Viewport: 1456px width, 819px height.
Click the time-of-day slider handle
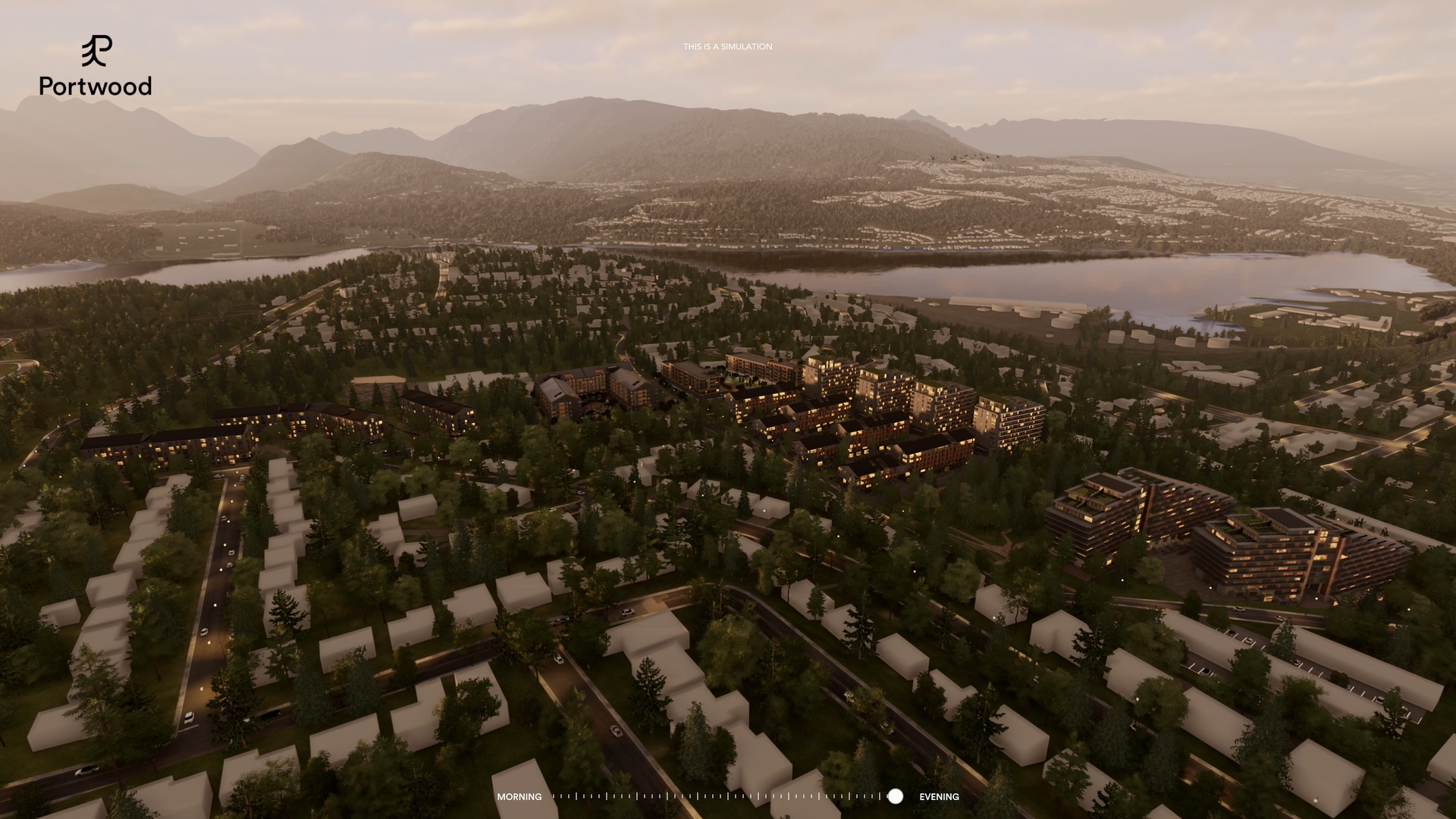point(896,796)
